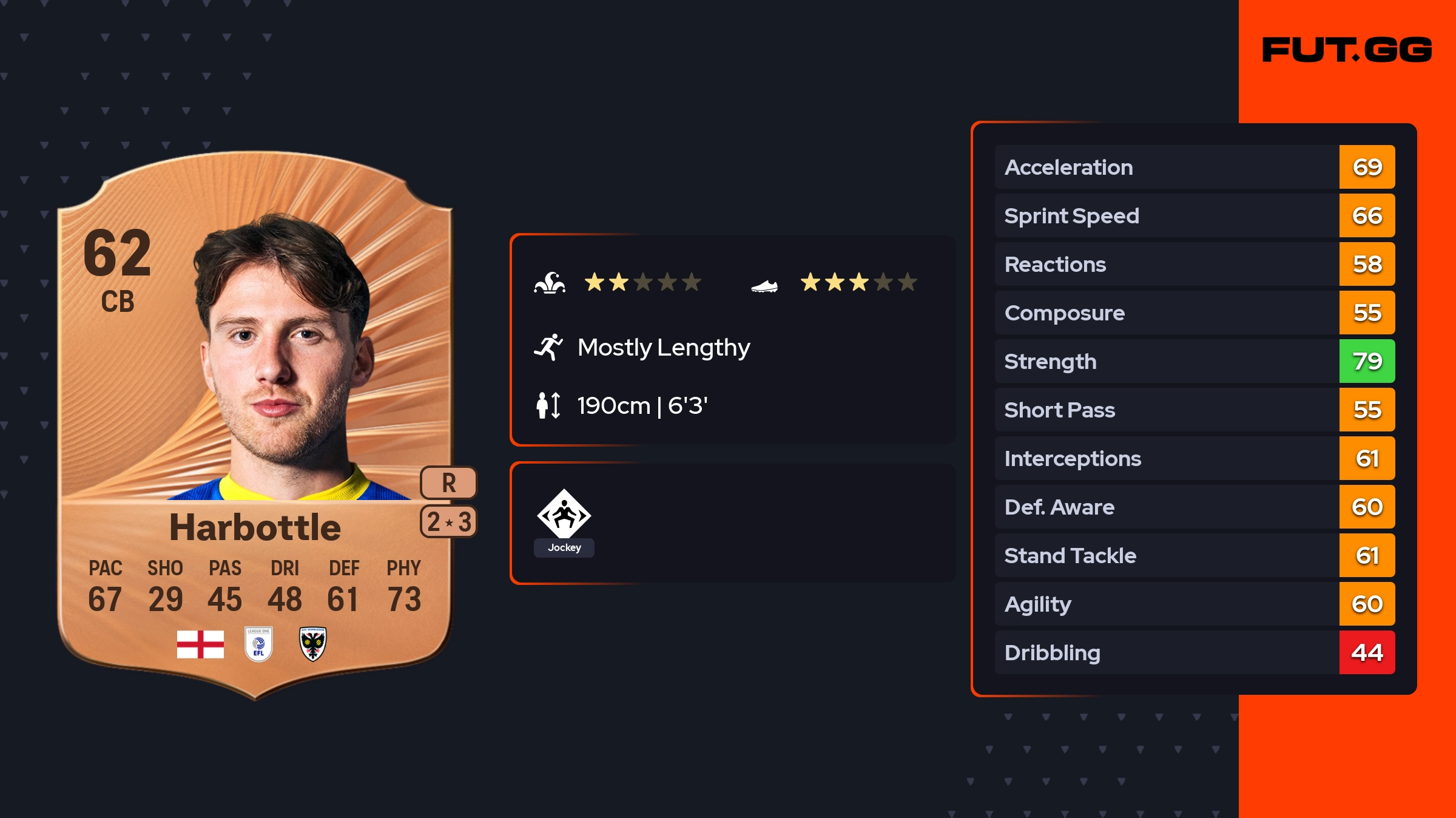Click the Jockey playstyle icon
The width and height of the screenshot is (1456, 818).
point(564,516)
